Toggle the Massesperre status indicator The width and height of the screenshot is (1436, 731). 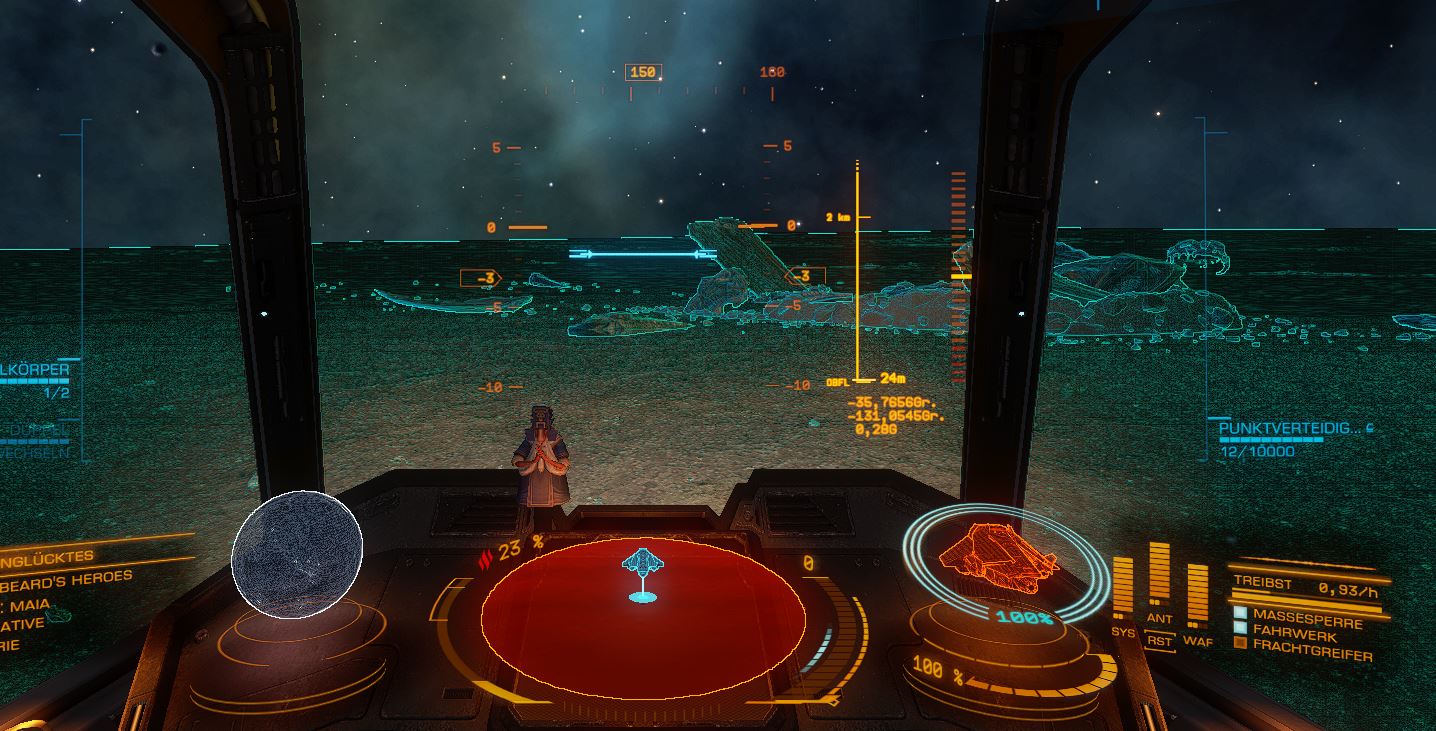1240,613
